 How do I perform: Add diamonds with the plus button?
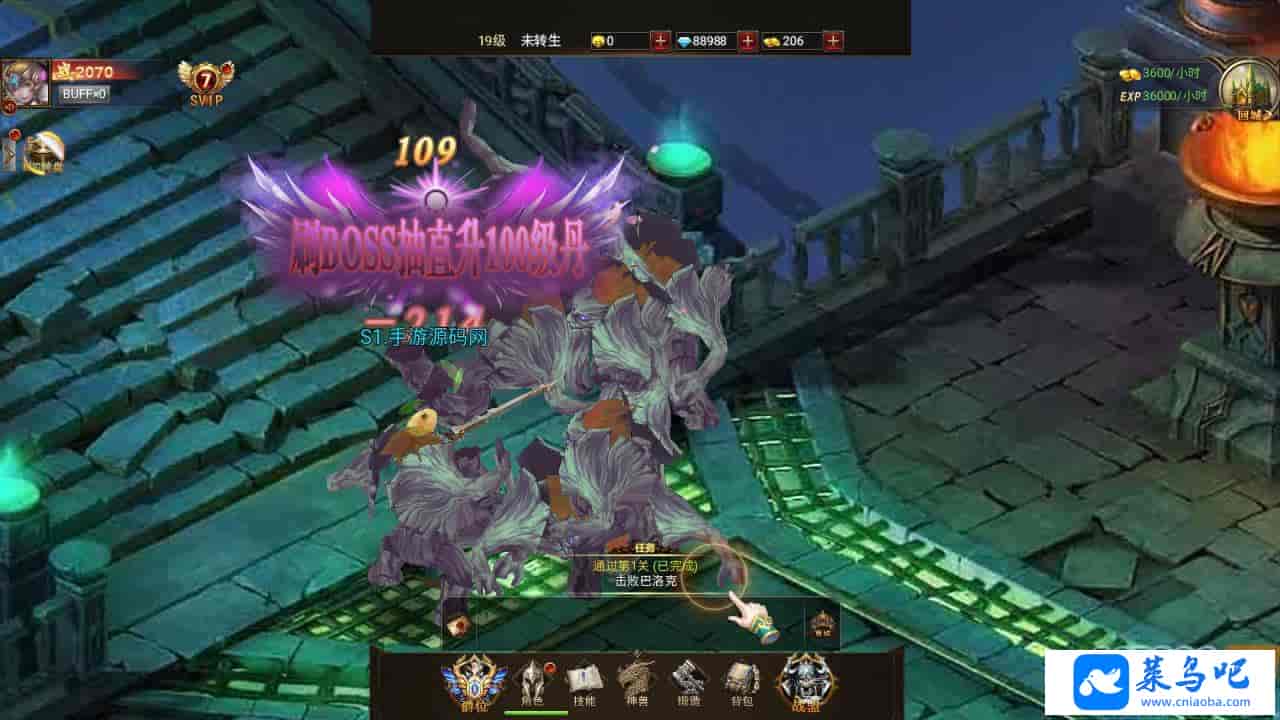(747, 41)
